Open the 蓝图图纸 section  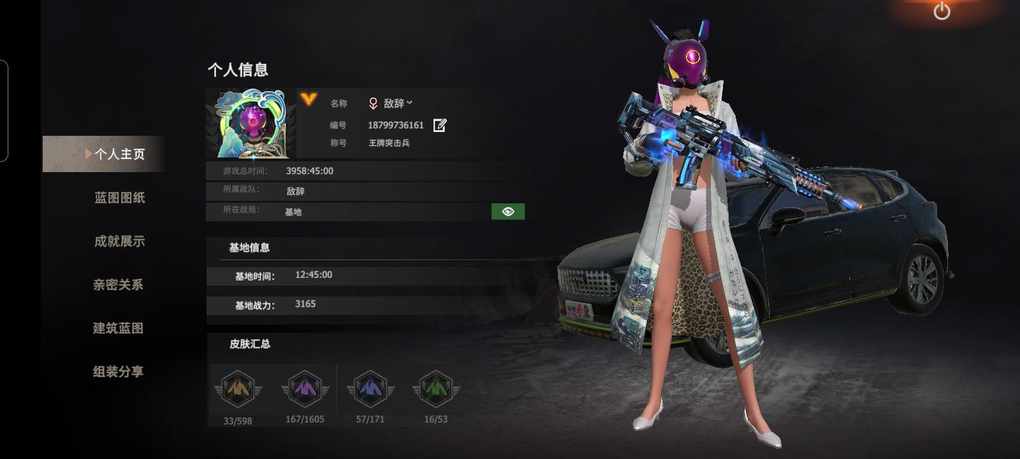[119, 198]
